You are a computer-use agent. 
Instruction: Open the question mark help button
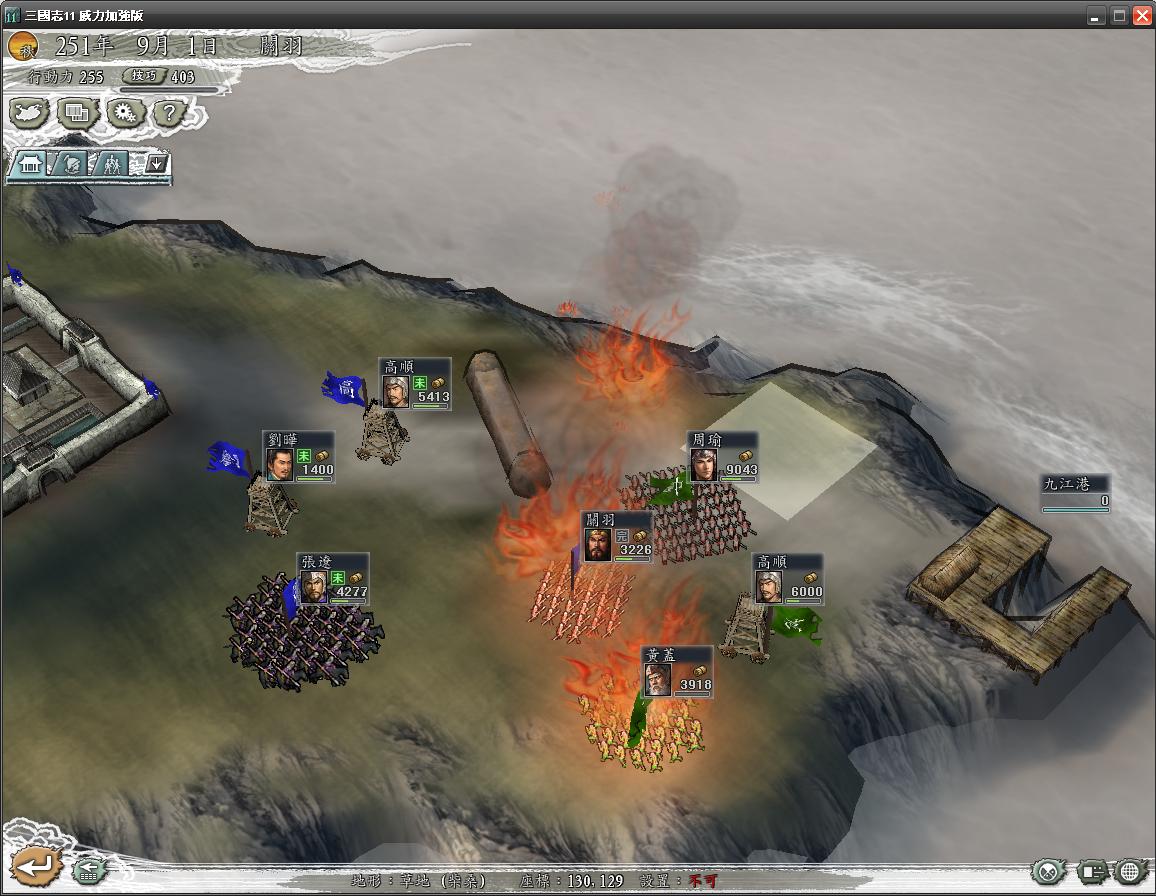click(x=170, y=113)
